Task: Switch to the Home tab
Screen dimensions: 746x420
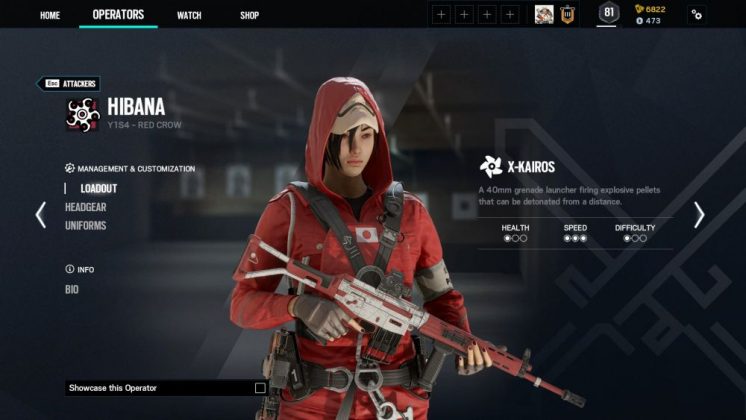Action: [x=49, y=15]
